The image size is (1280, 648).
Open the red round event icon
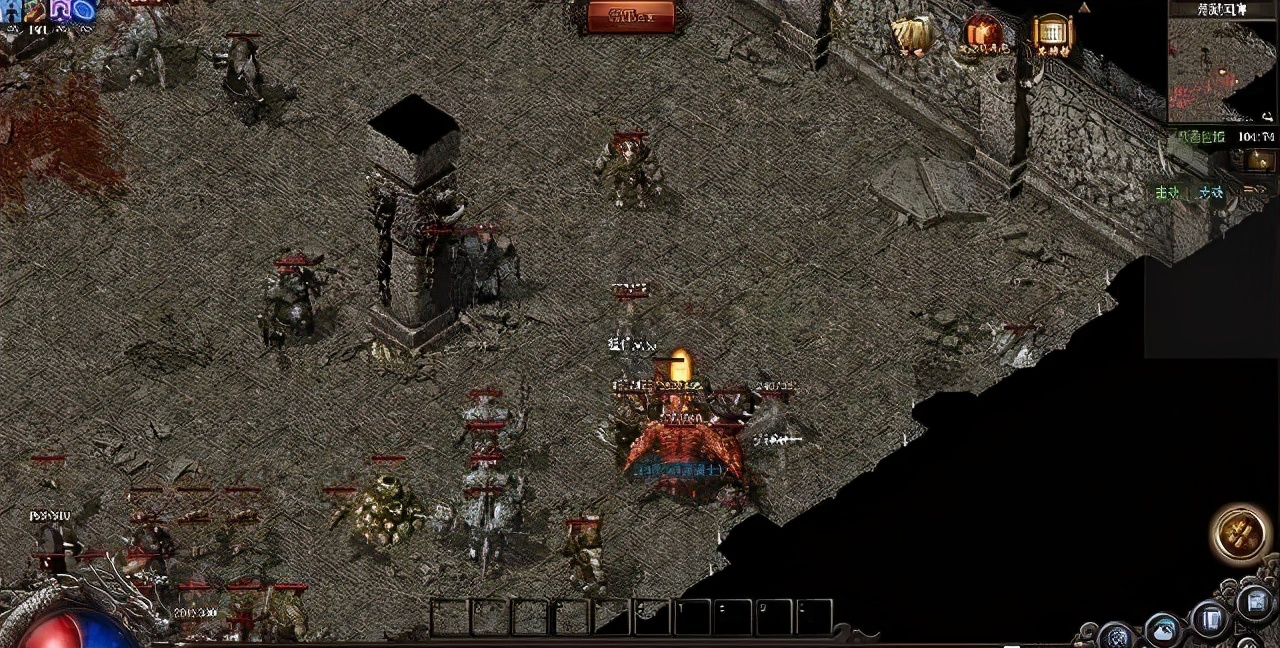pyautogui.click(x=982, y=33)
